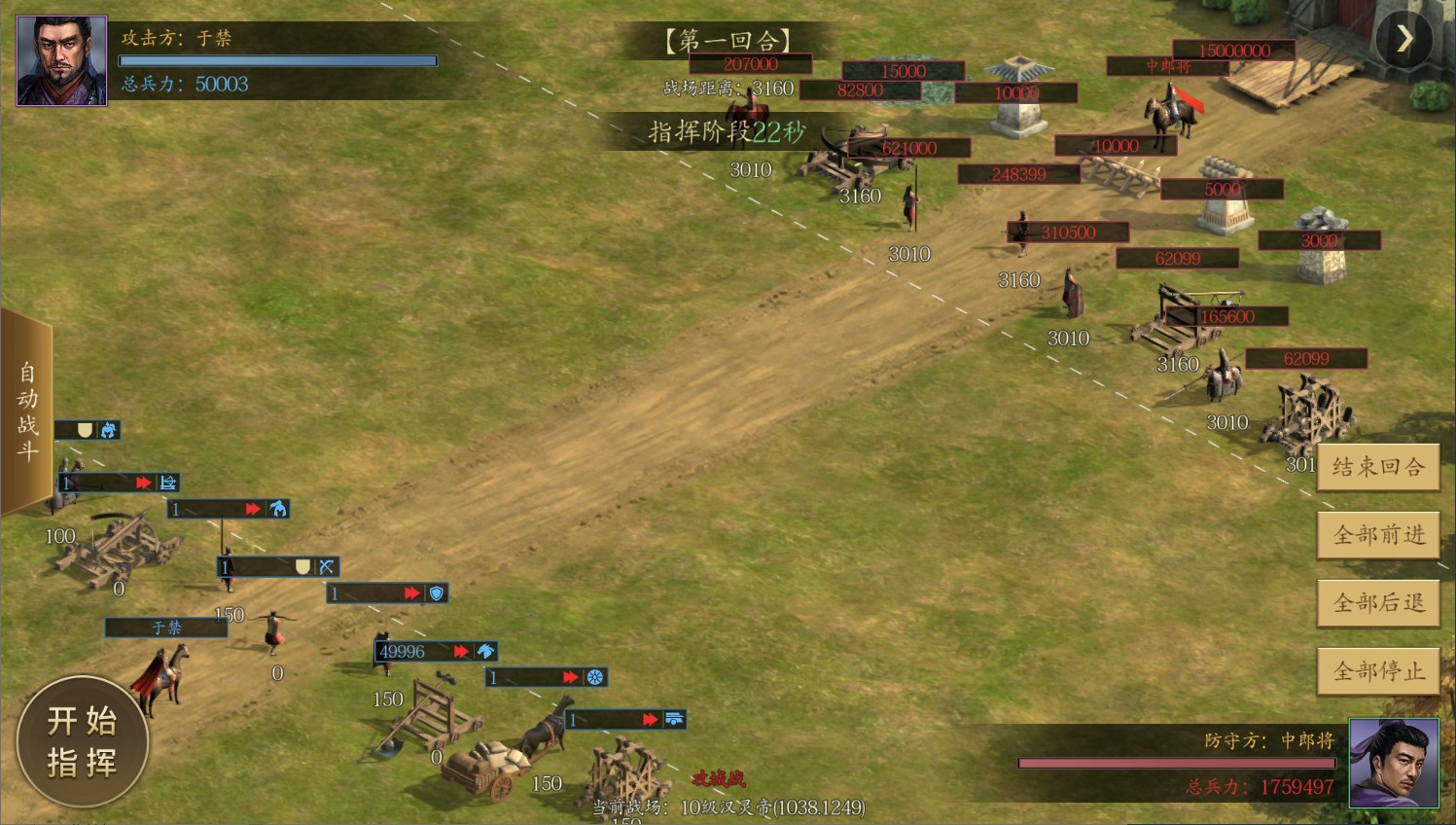Select the 于禁 general unit label

click(166, 628)
